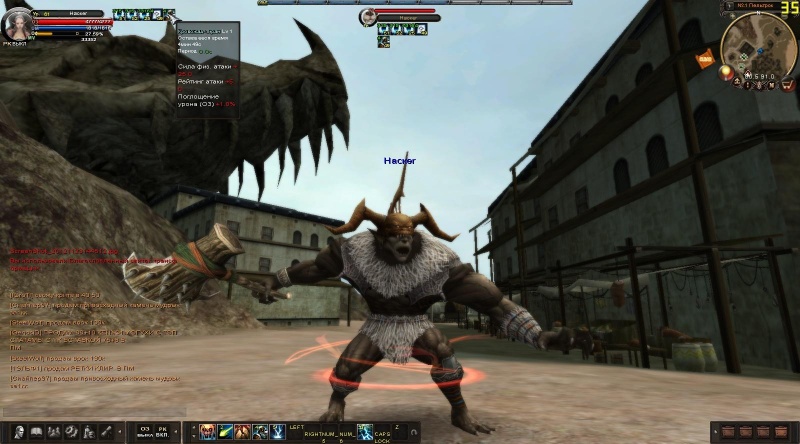Click the target's portrait frame

(x=368, y=17)
